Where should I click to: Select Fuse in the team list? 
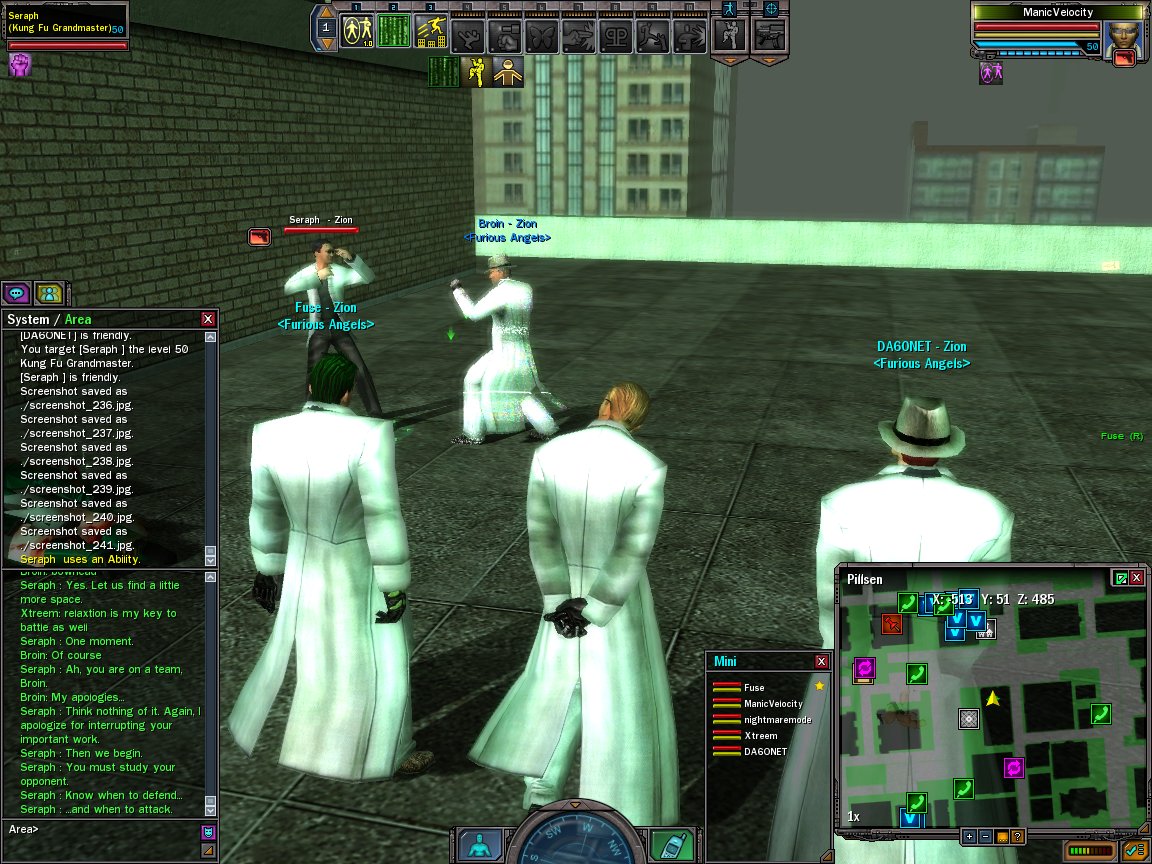(754, 688)
